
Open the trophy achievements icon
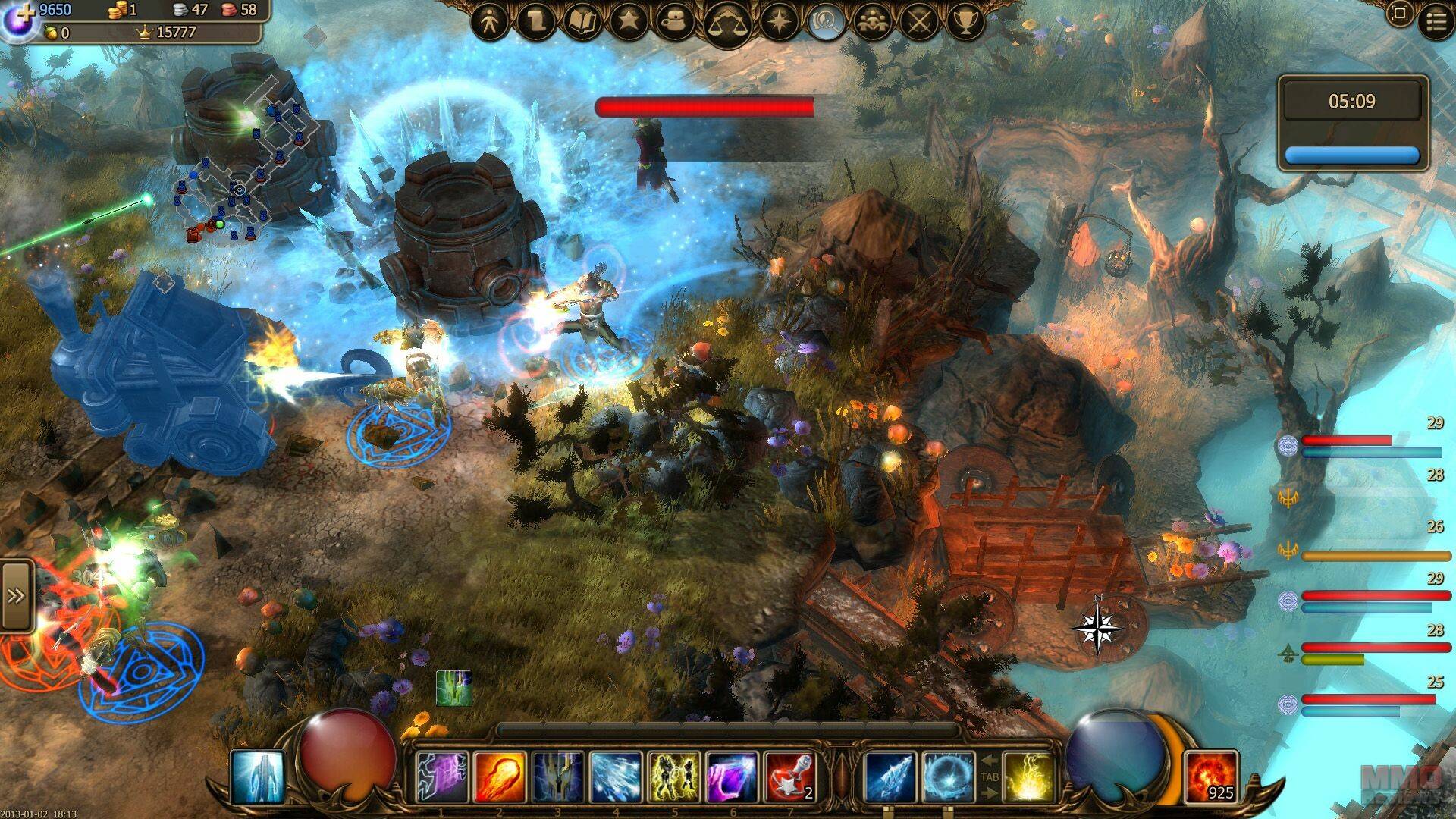click(965, 23)
